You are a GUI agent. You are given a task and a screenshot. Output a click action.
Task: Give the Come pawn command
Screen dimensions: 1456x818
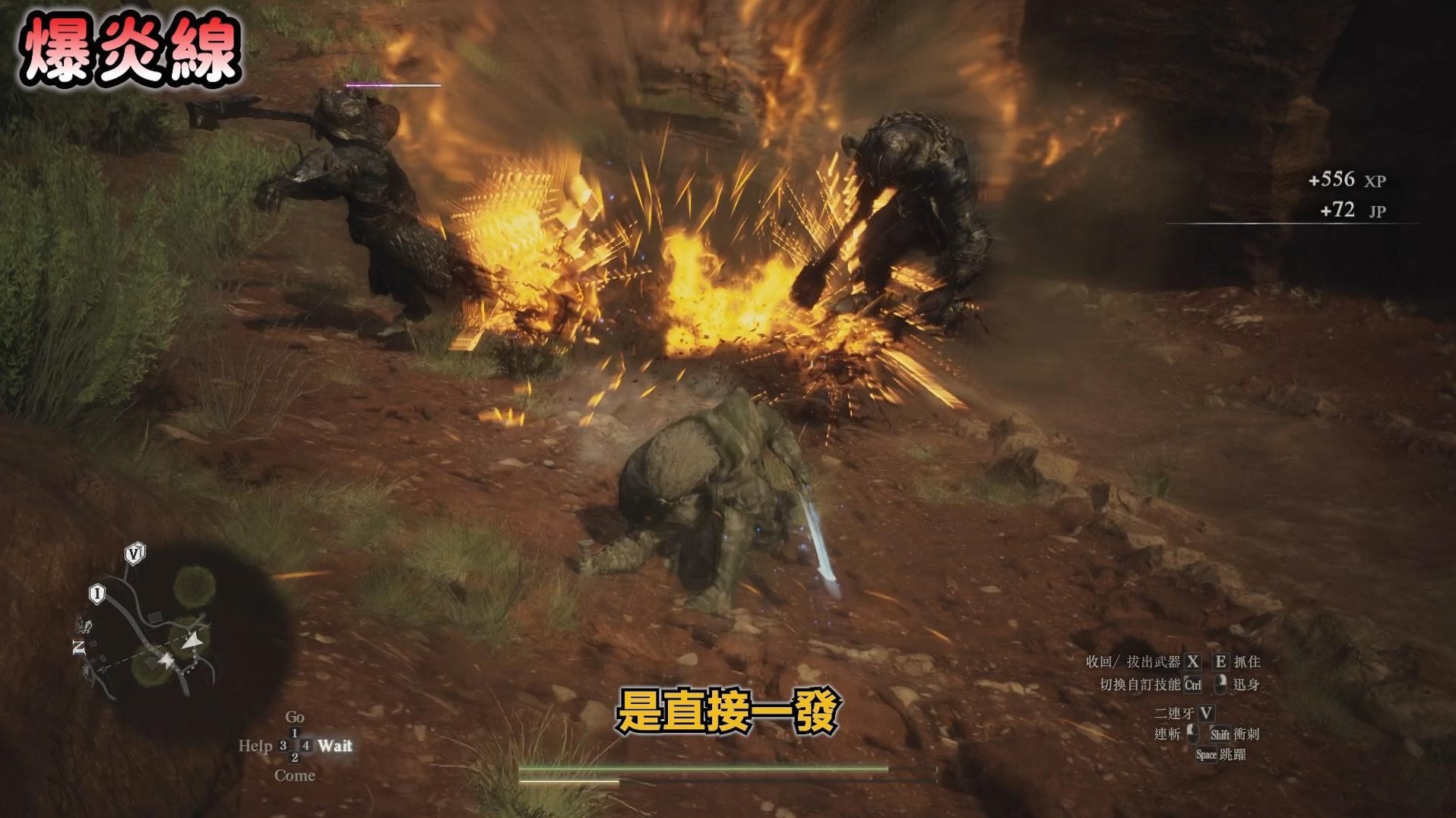pos(295,775)
